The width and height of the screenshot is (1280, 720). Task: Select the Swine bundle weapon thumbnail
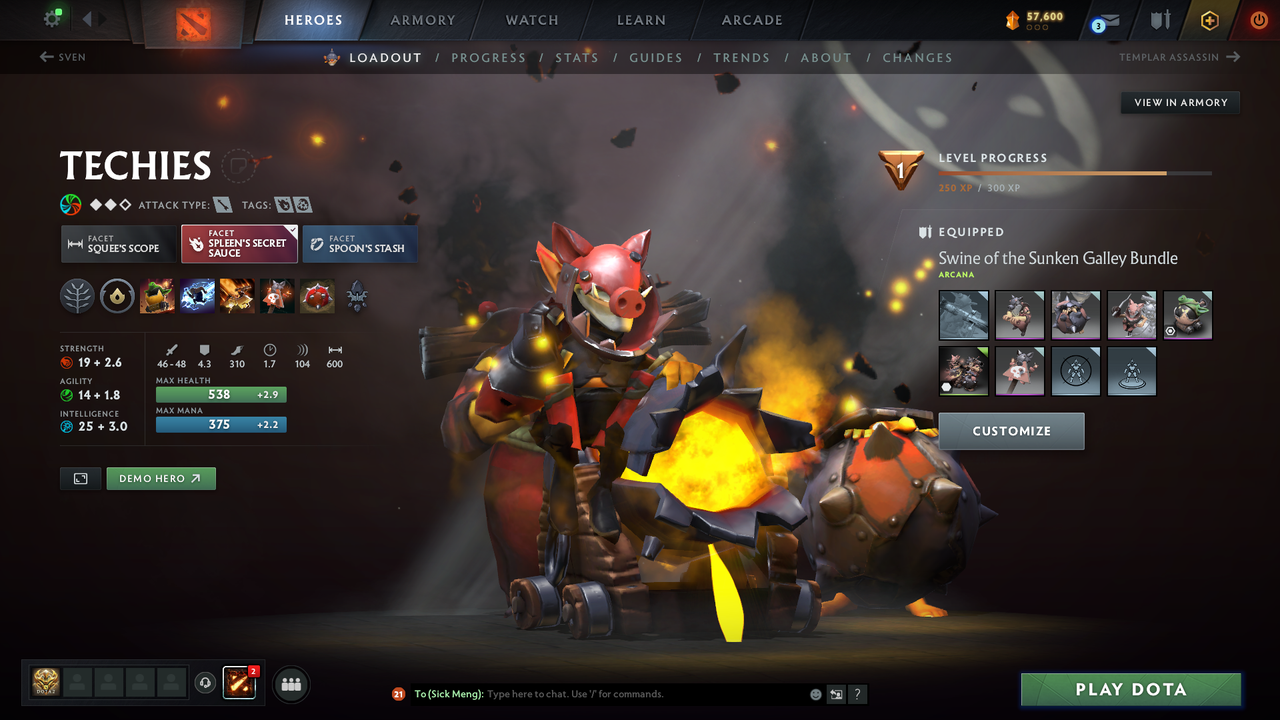tap(963, 315)
